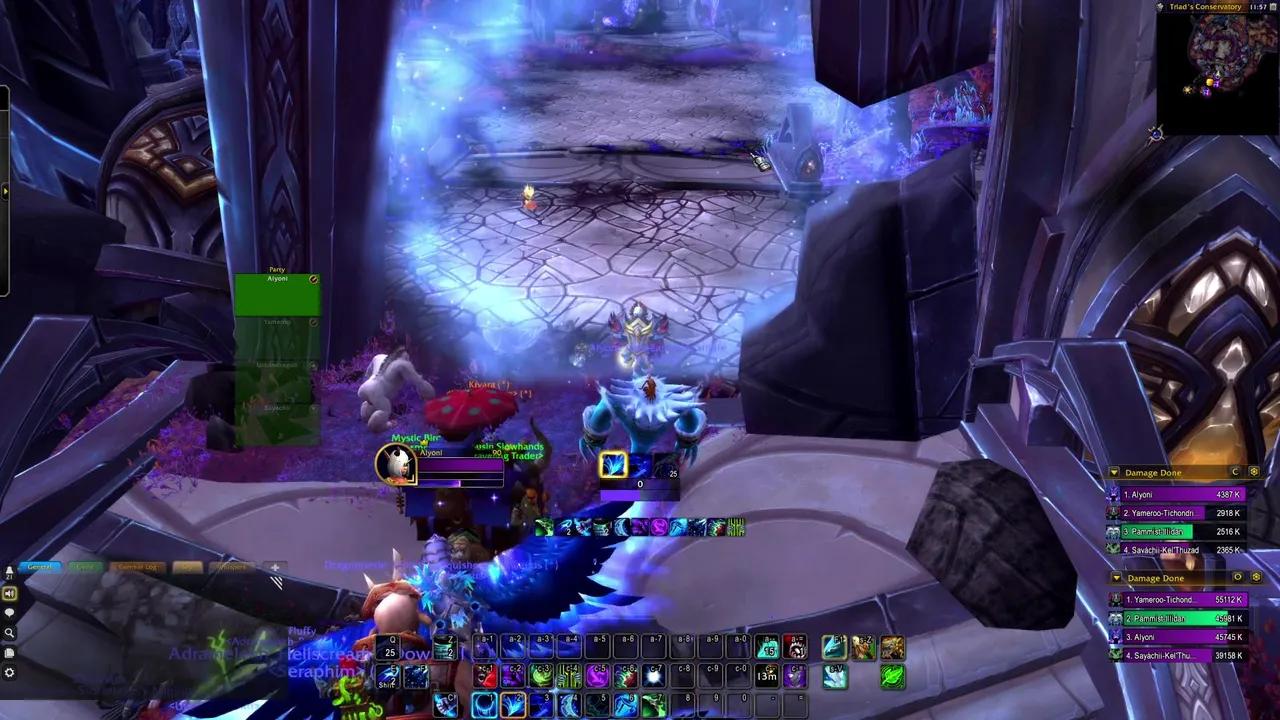Open the chat search magnifier icon
1280x720 pixels.
pyautogui.click(x=10, y=630)
